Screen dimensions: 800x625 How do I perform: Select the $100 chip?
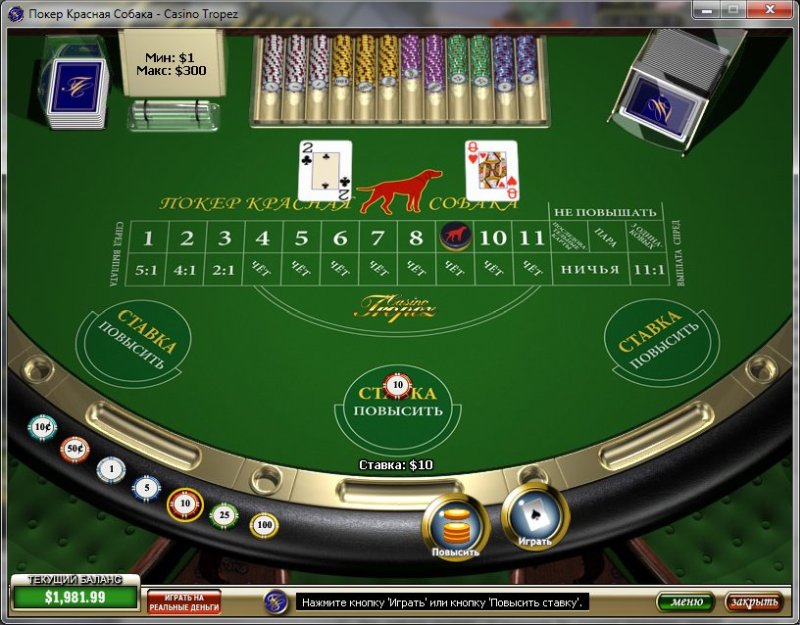(x=264, y=524)
